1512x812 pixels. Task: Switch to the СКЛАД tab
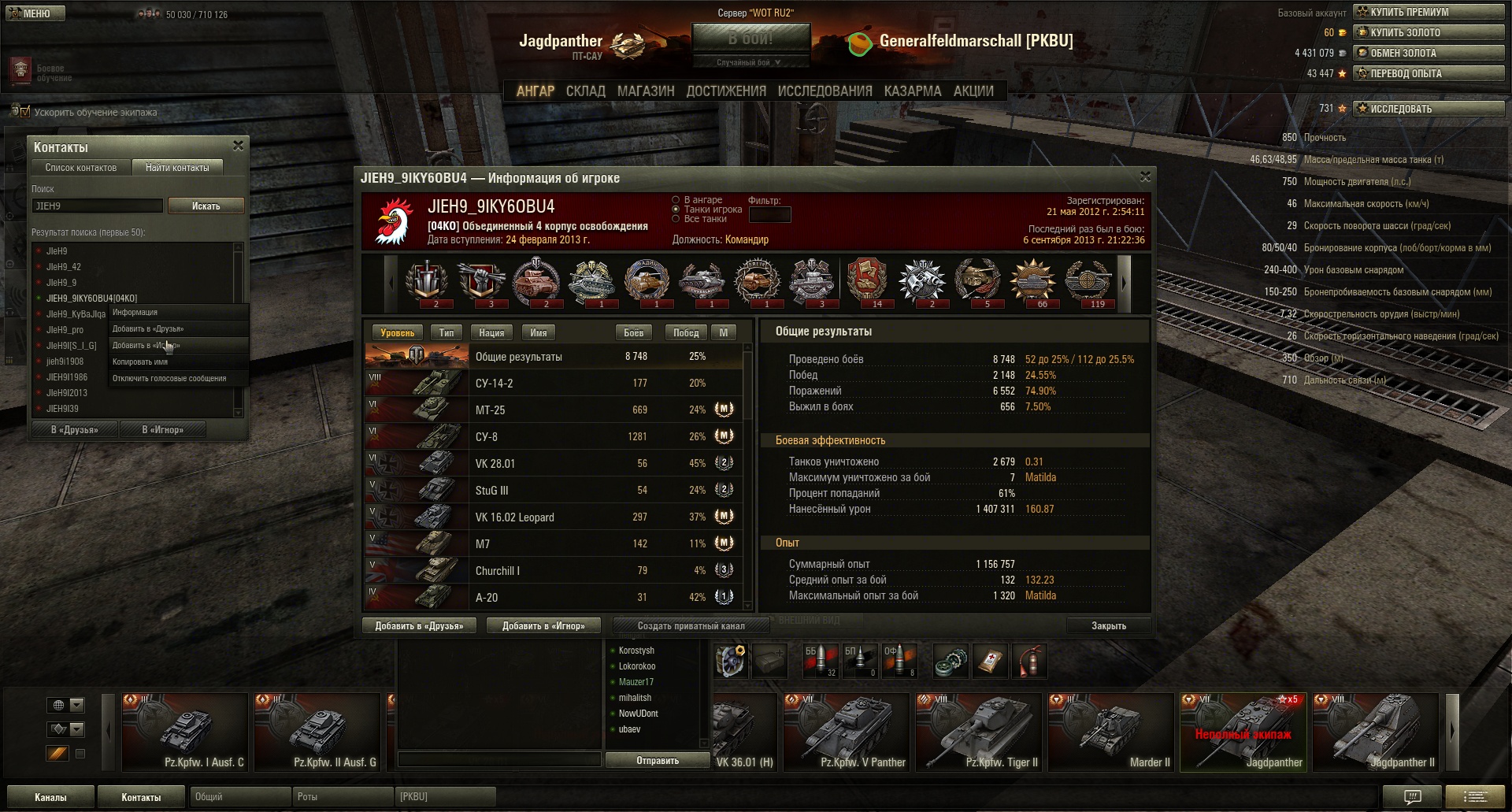coord(585,91)
